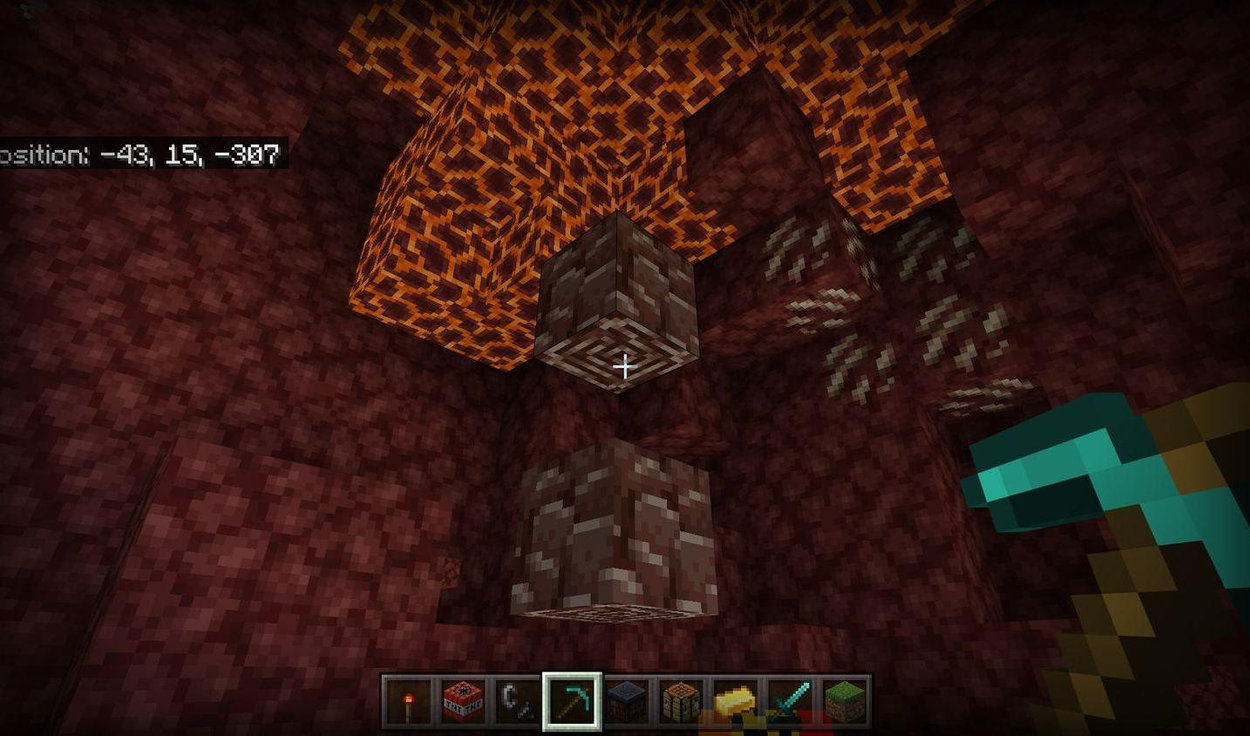Choose the gold ingot slot
The height and width of the screenshot is (736, 1250).
[736, 701]
